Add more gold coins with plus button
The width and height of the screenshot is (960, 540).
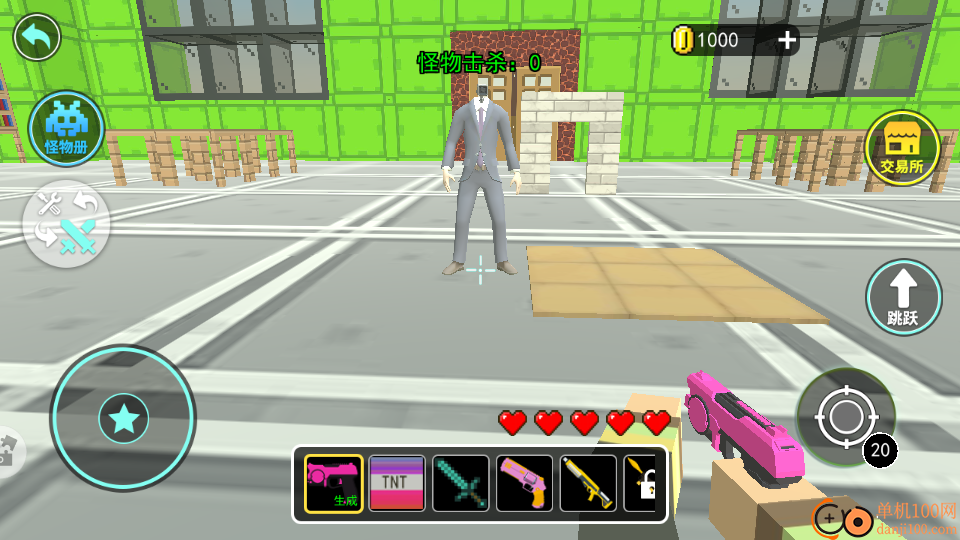[787, 40]
